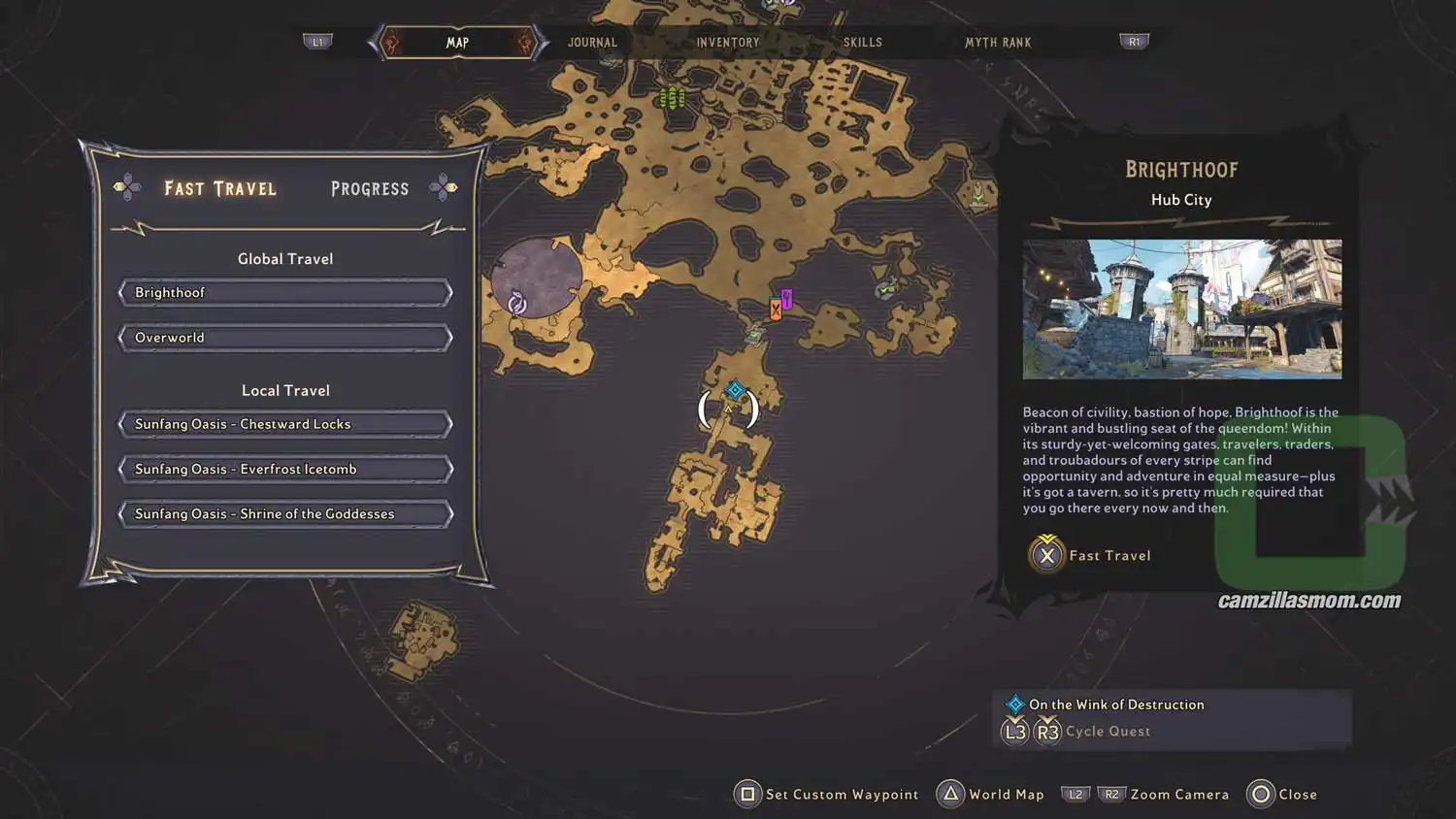Click the Brighthoof city preview image
This screenshot has height=819, width=1456.
(1182, 309)
